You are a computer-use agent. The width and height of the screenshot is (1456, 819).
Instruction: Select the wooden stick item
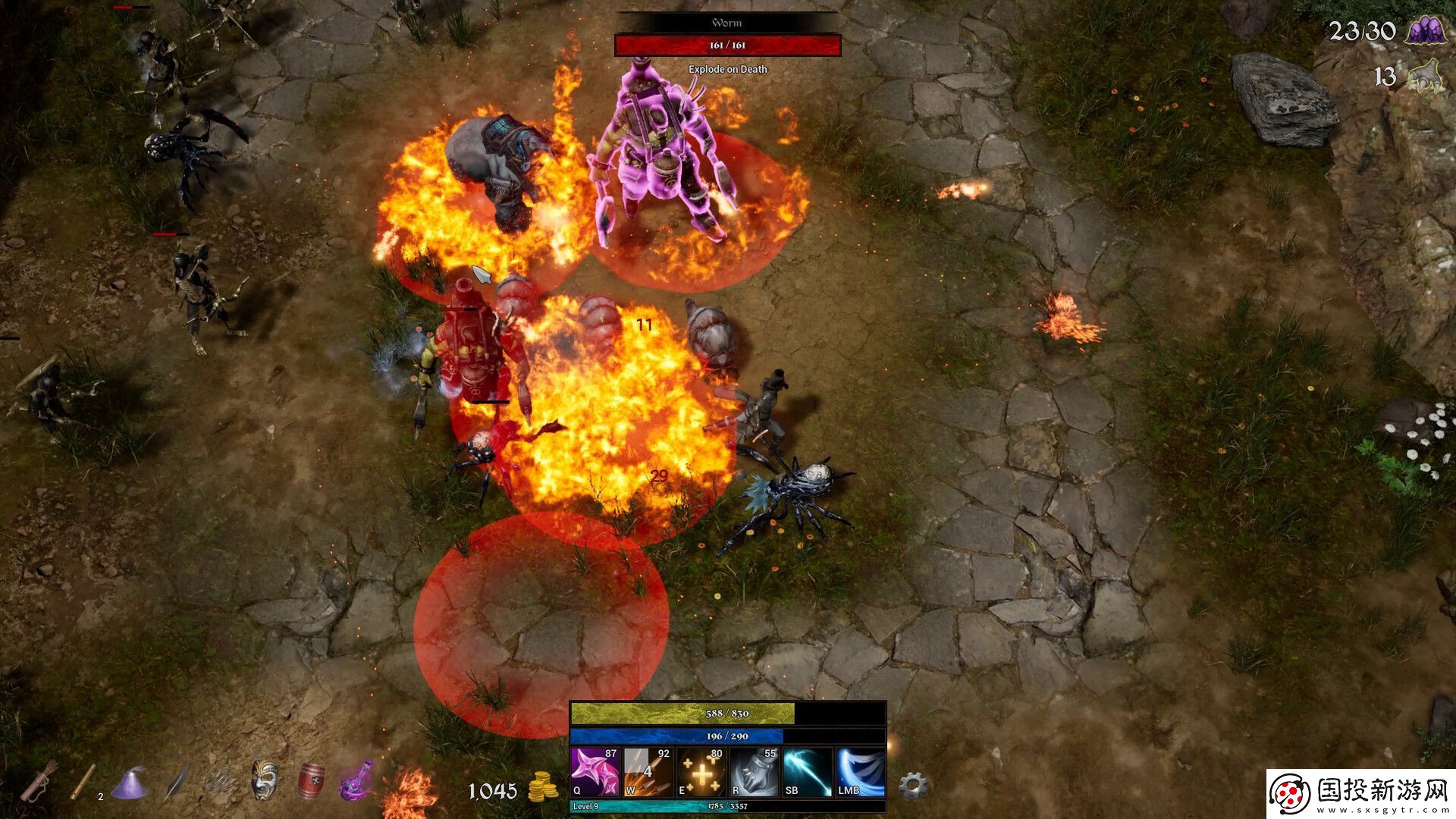click(83, 781)
